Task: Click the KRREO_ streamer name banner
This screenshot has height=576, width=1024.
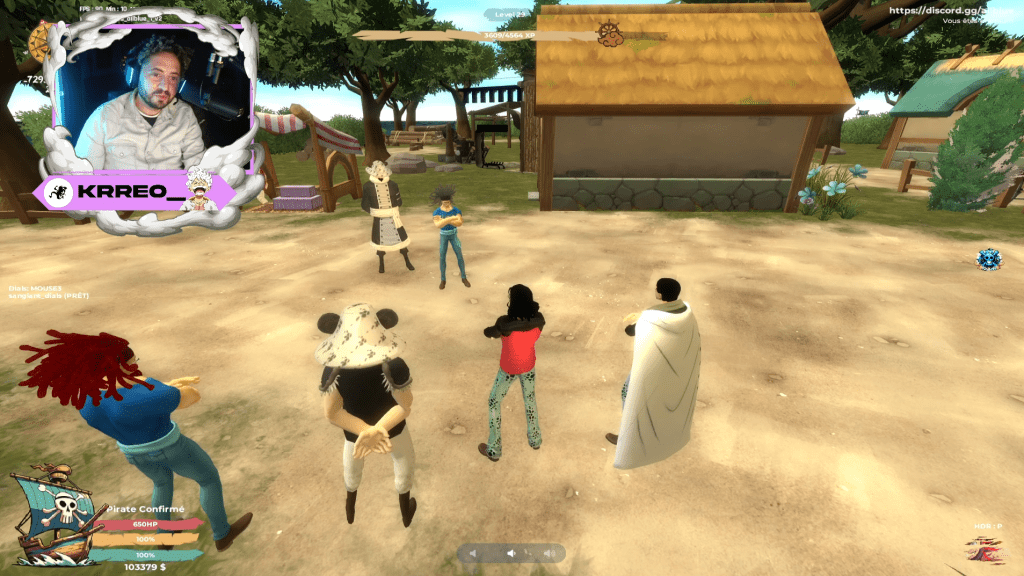Action: click(137, 191)
